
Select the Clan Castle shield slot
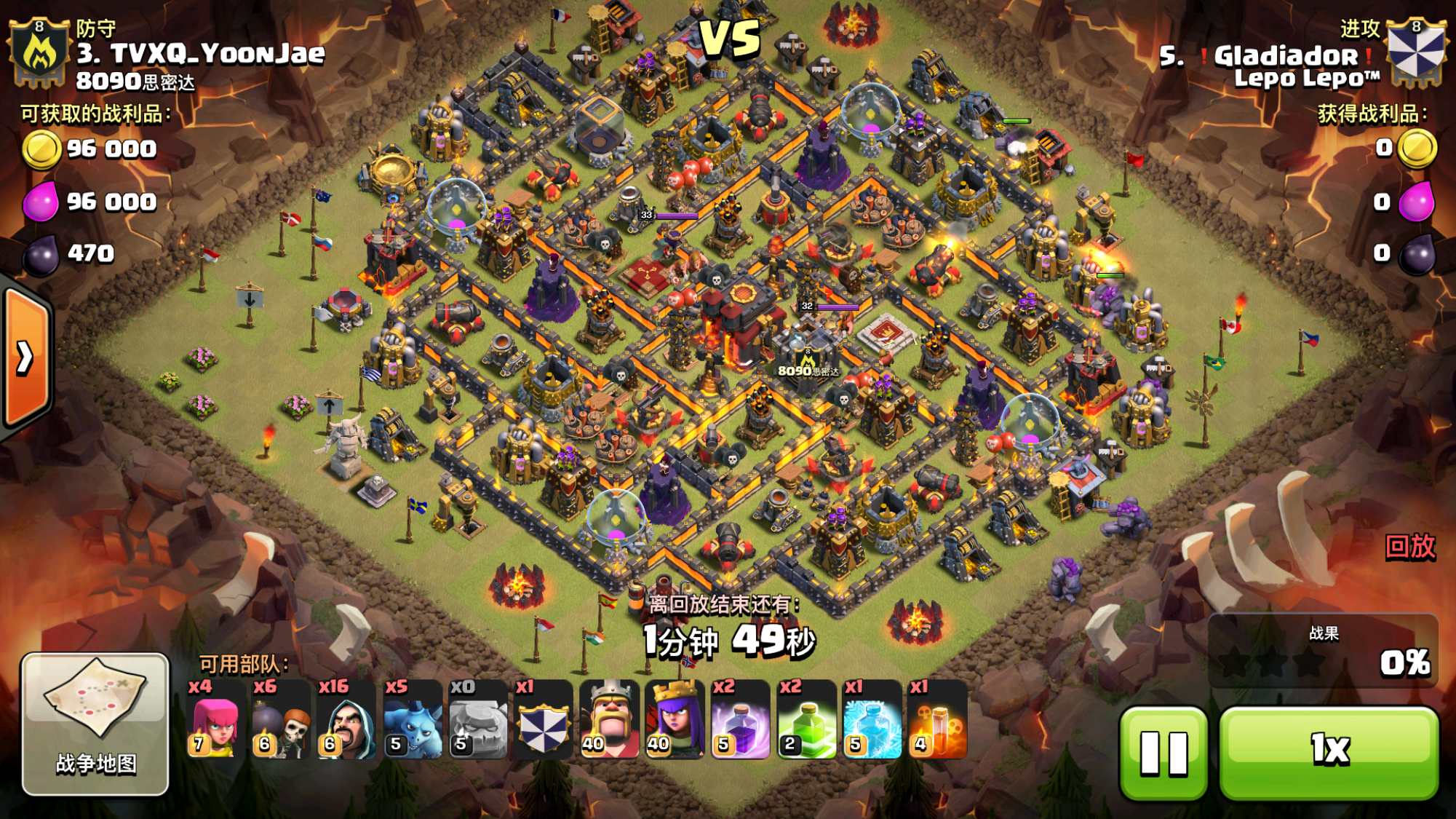pos(543,721)
